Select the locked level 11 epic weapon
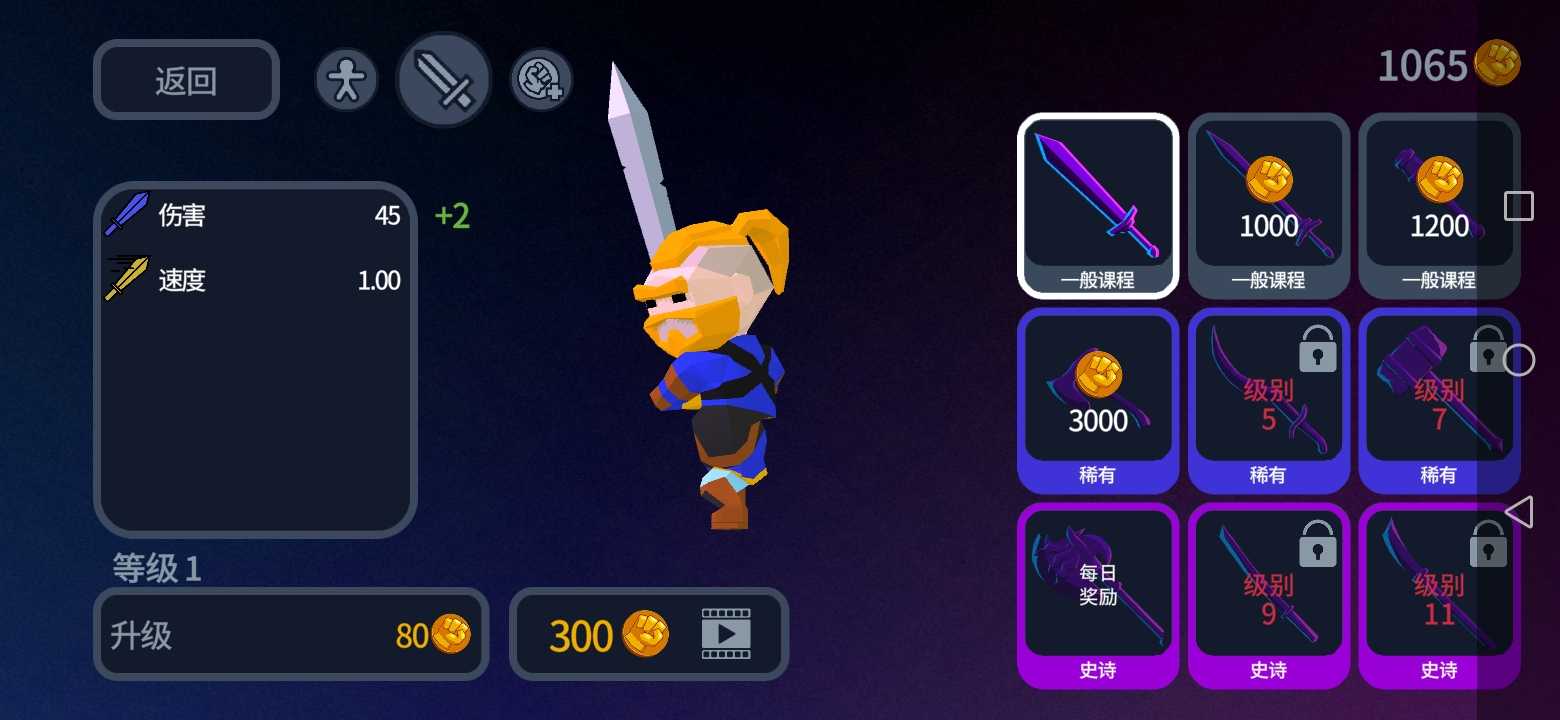The width and height of the screenshot is (1560, 720). tap(1439, 595)
